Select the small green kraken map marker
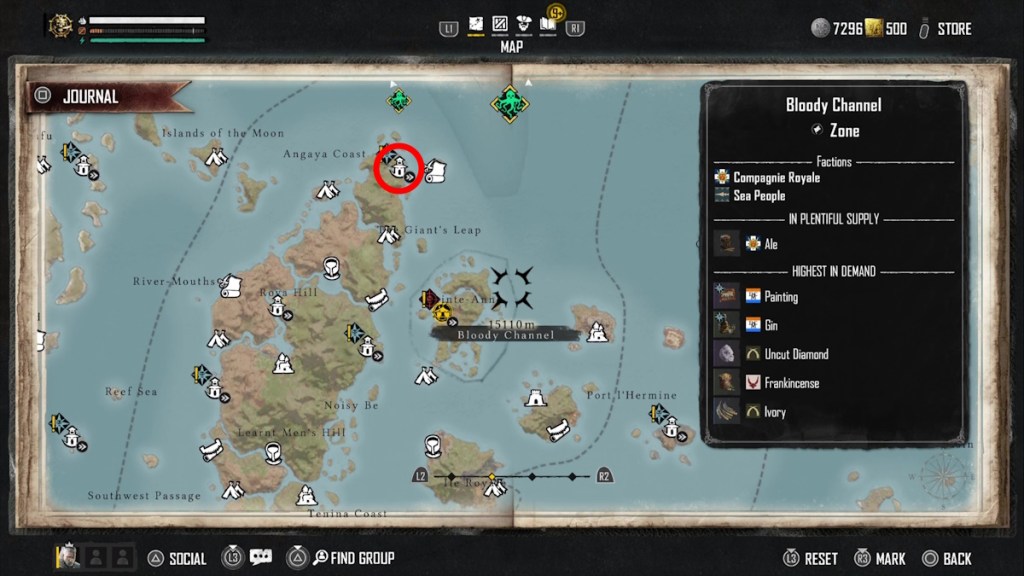Image resolution: width=1024 pixels, height=576 pixels. click(x=399, y=100)
